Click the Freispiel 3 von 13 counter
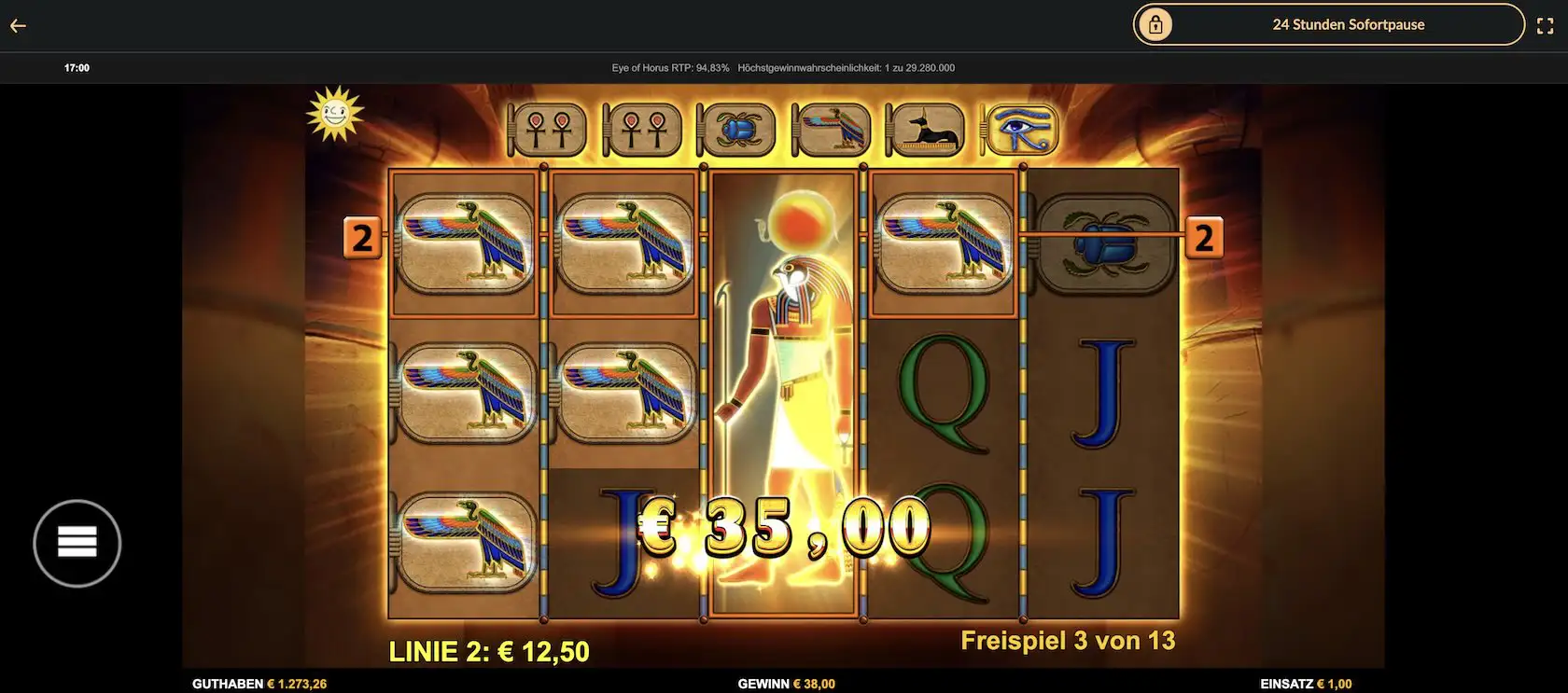Screen dimensions: 1568x693 1069,641
